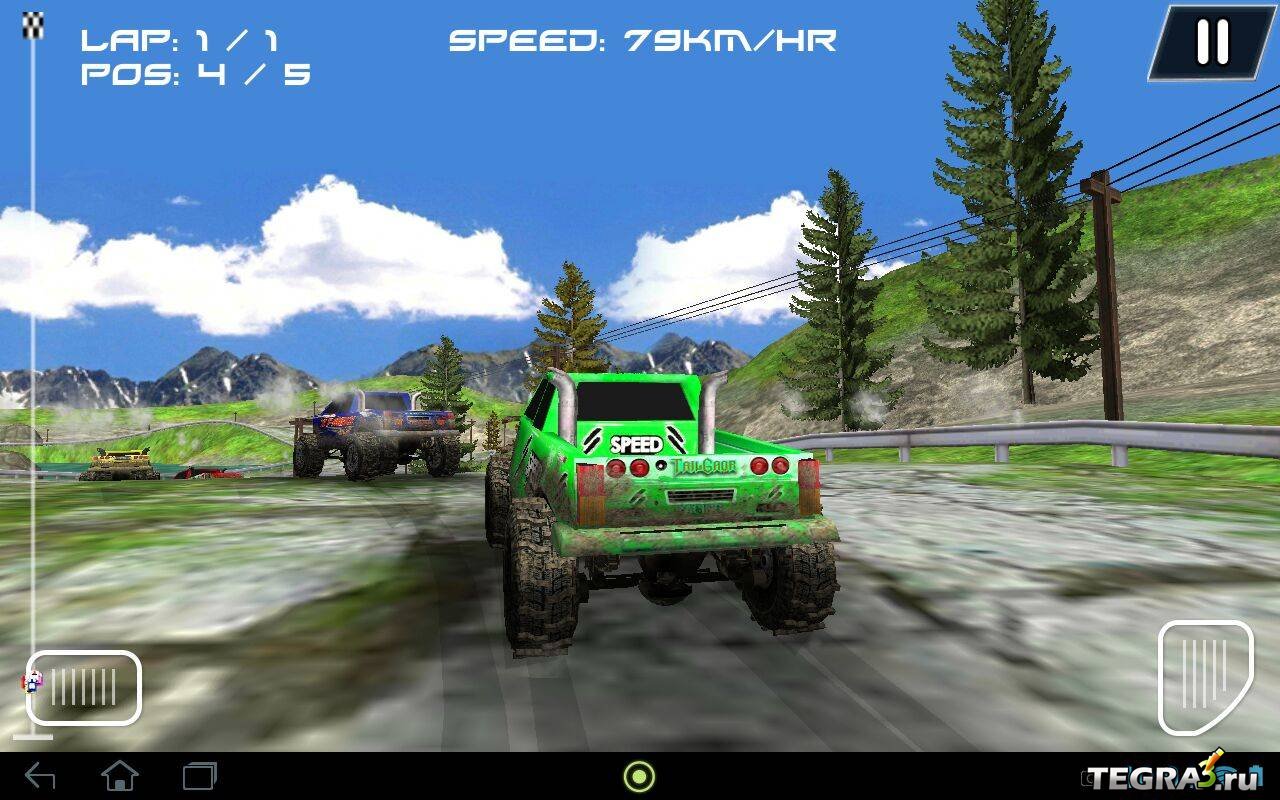Hit the gas pedal button

point(1205,677)
